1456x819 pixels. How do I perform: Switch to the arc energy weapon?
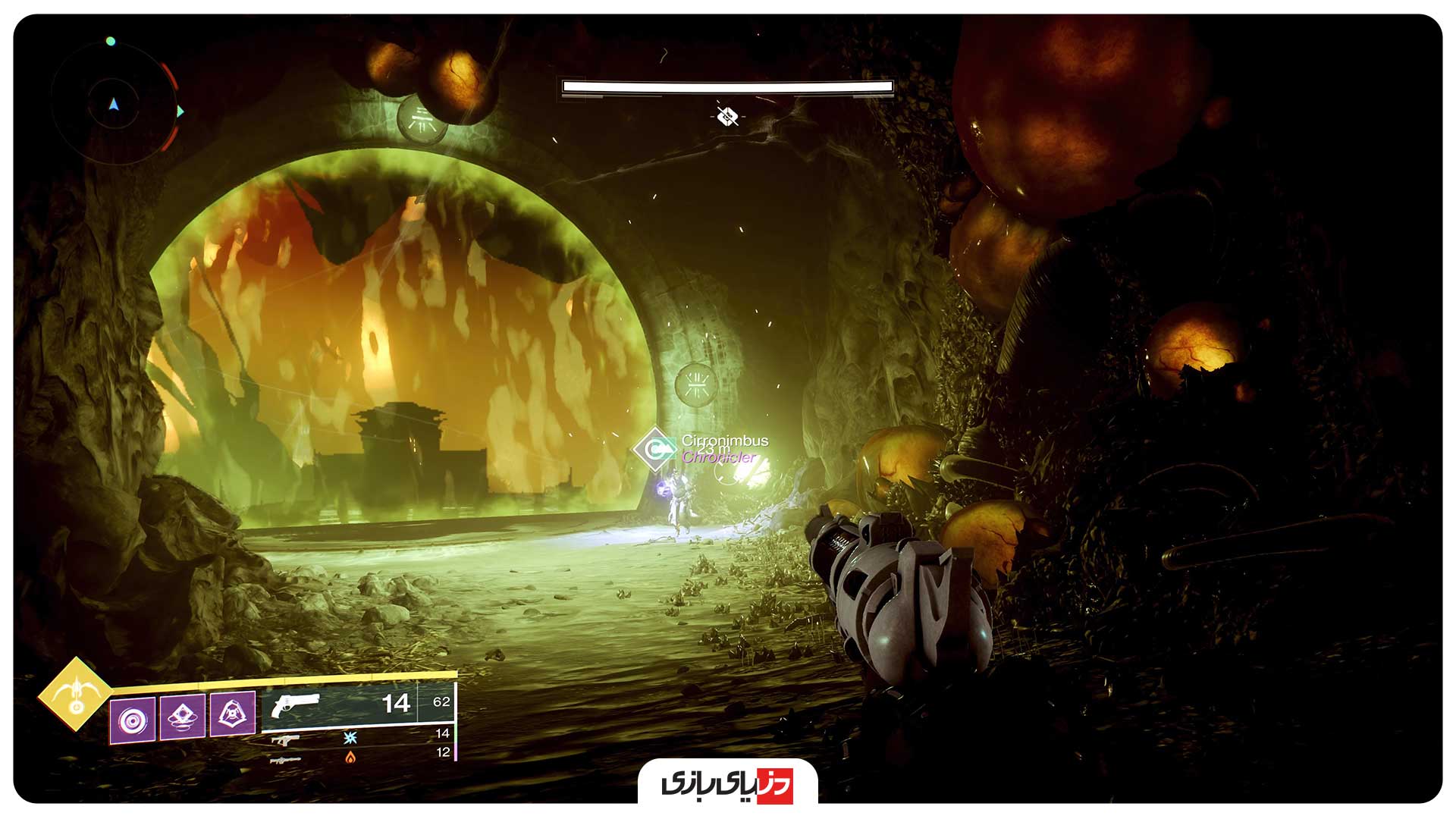285,739
